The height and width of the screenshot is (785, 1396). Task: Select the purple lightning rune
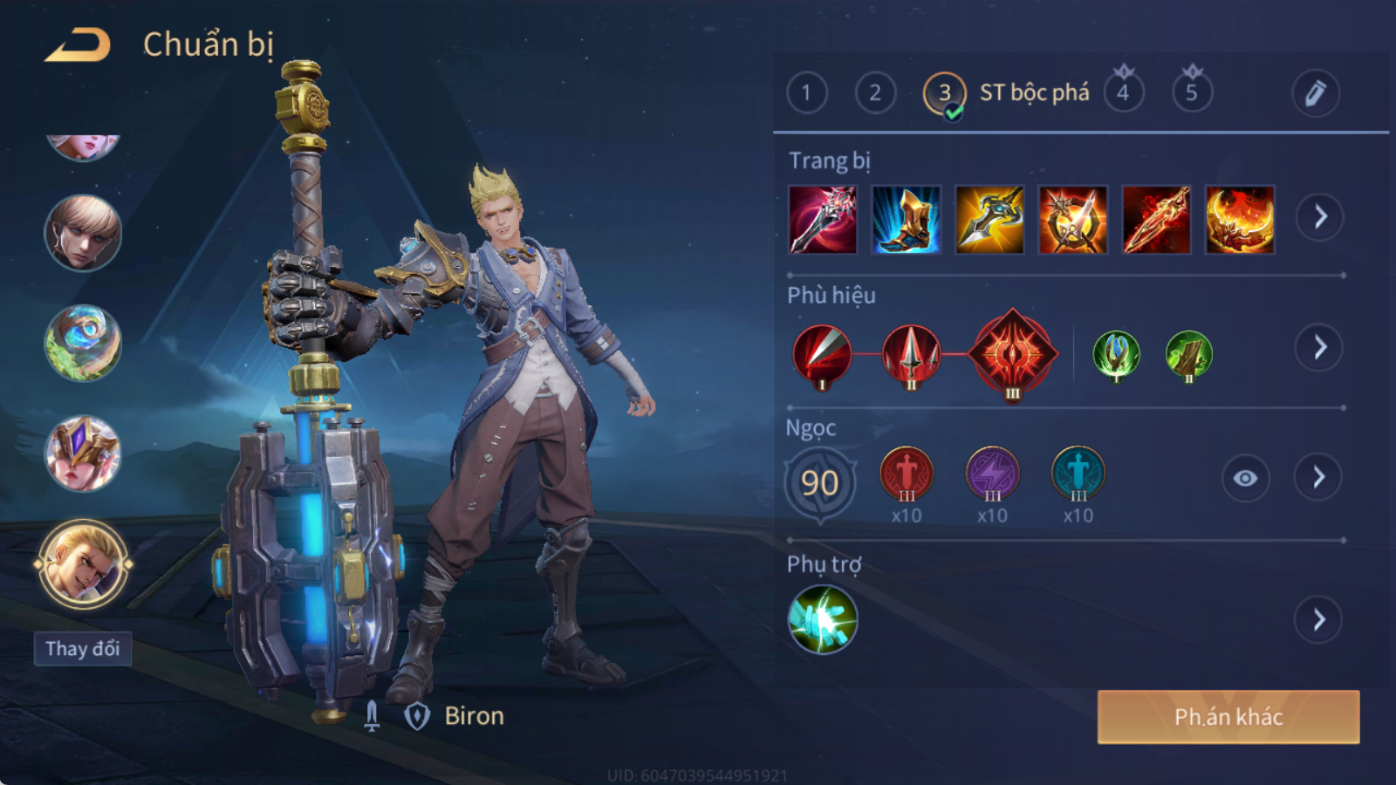(992, 474)
